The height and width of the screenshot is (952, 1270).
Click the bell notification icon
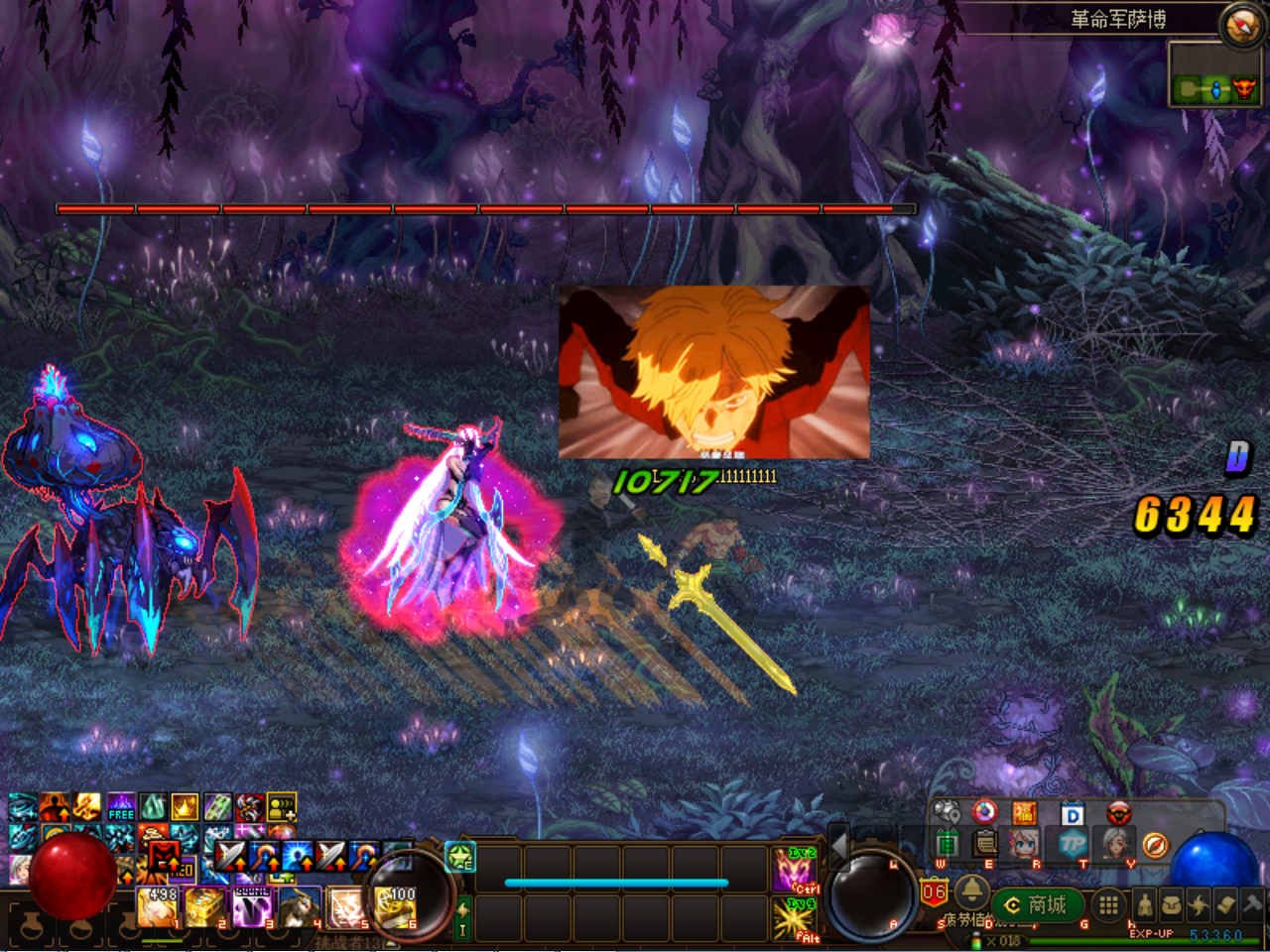click(x=972, y=892)
